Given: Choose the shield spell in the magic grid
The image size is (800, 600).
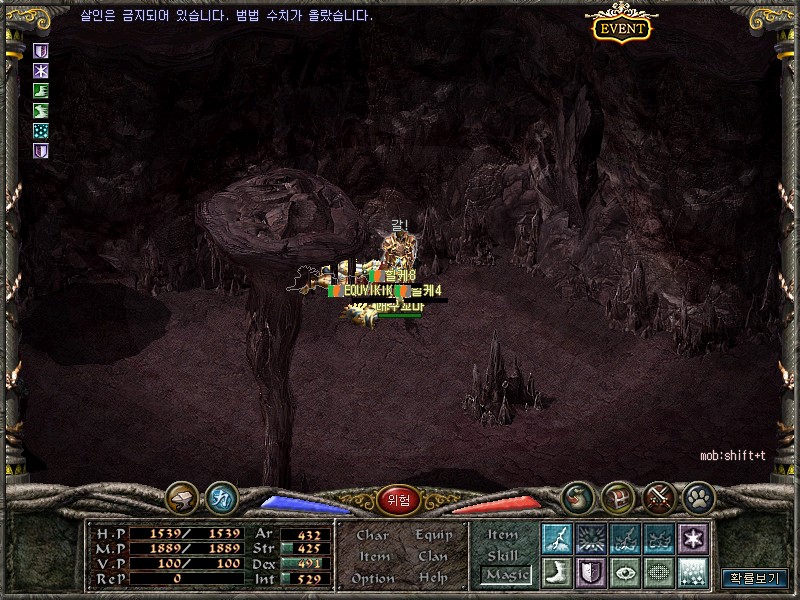Looking at the screenshot, I should (591, 573).
